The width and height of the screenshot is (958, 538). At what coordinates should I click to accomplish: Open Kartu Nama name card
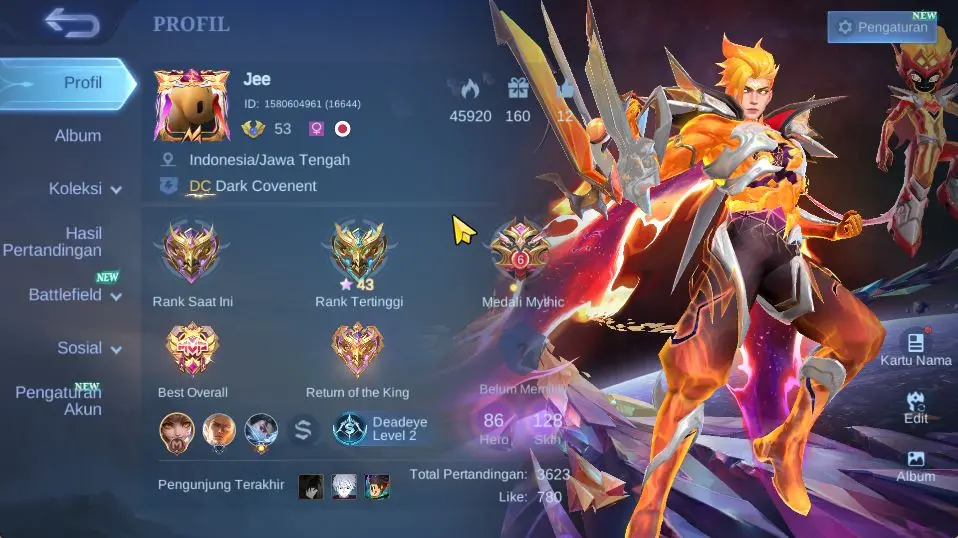pyautogui.click(x=915, y=349)
